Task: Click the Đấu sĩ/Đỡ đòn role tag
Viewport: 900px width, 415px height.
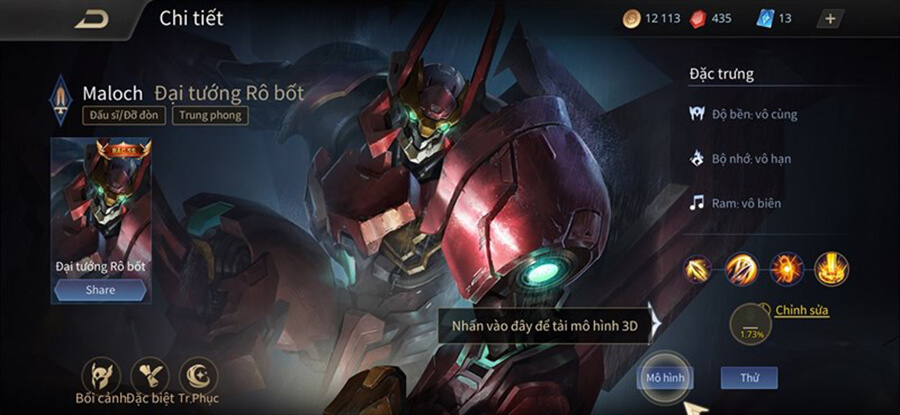Action: point(124,115)
